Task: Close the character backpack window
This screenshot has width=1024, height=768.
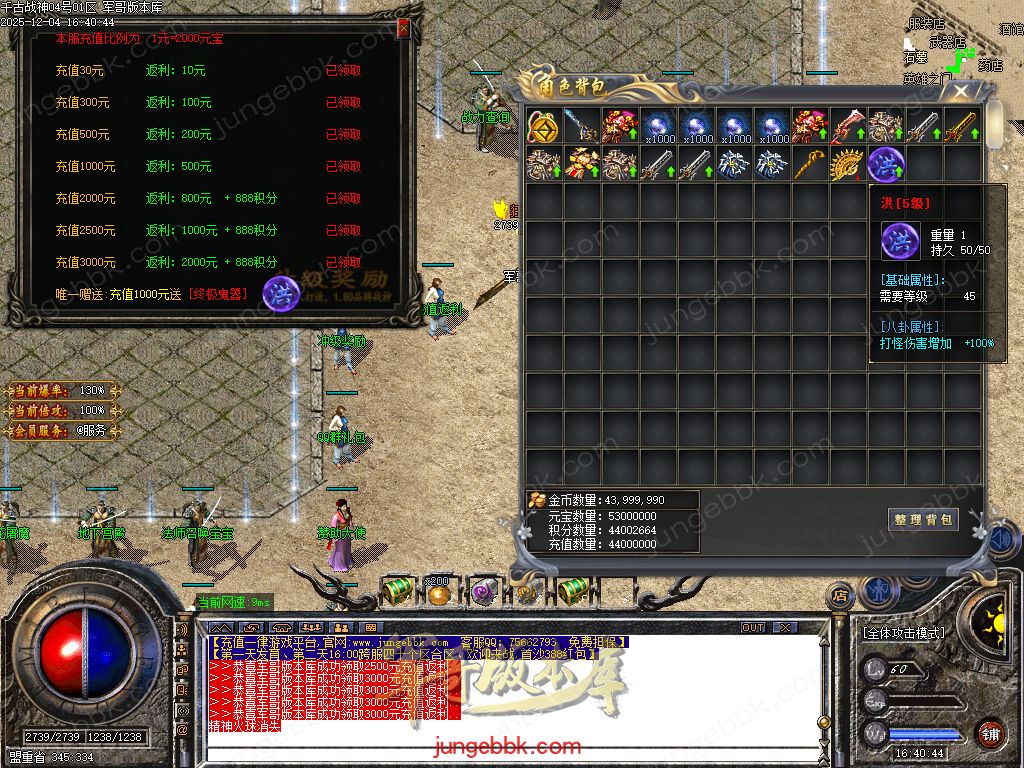Action: (x=960, y=92)
